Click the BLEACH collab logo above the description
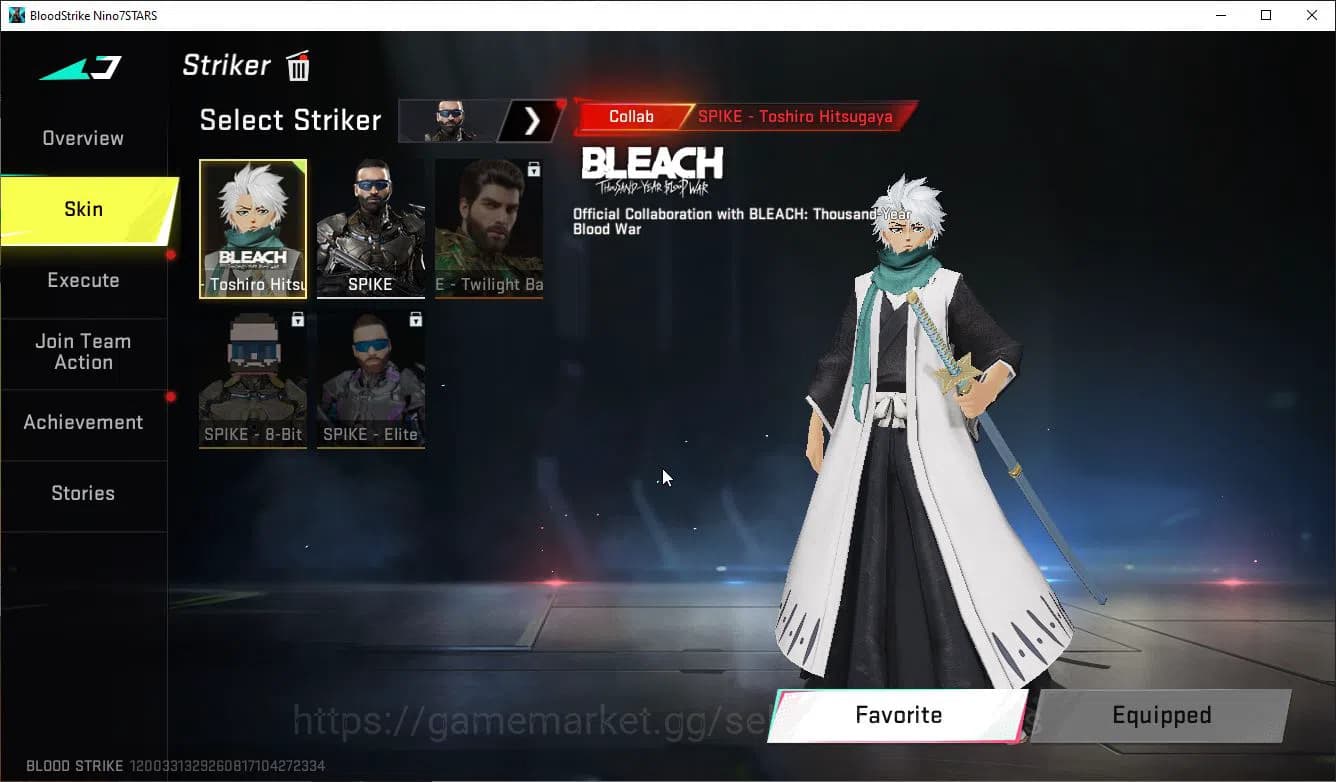The image size is (1336, 782). (x=652, y=167)
